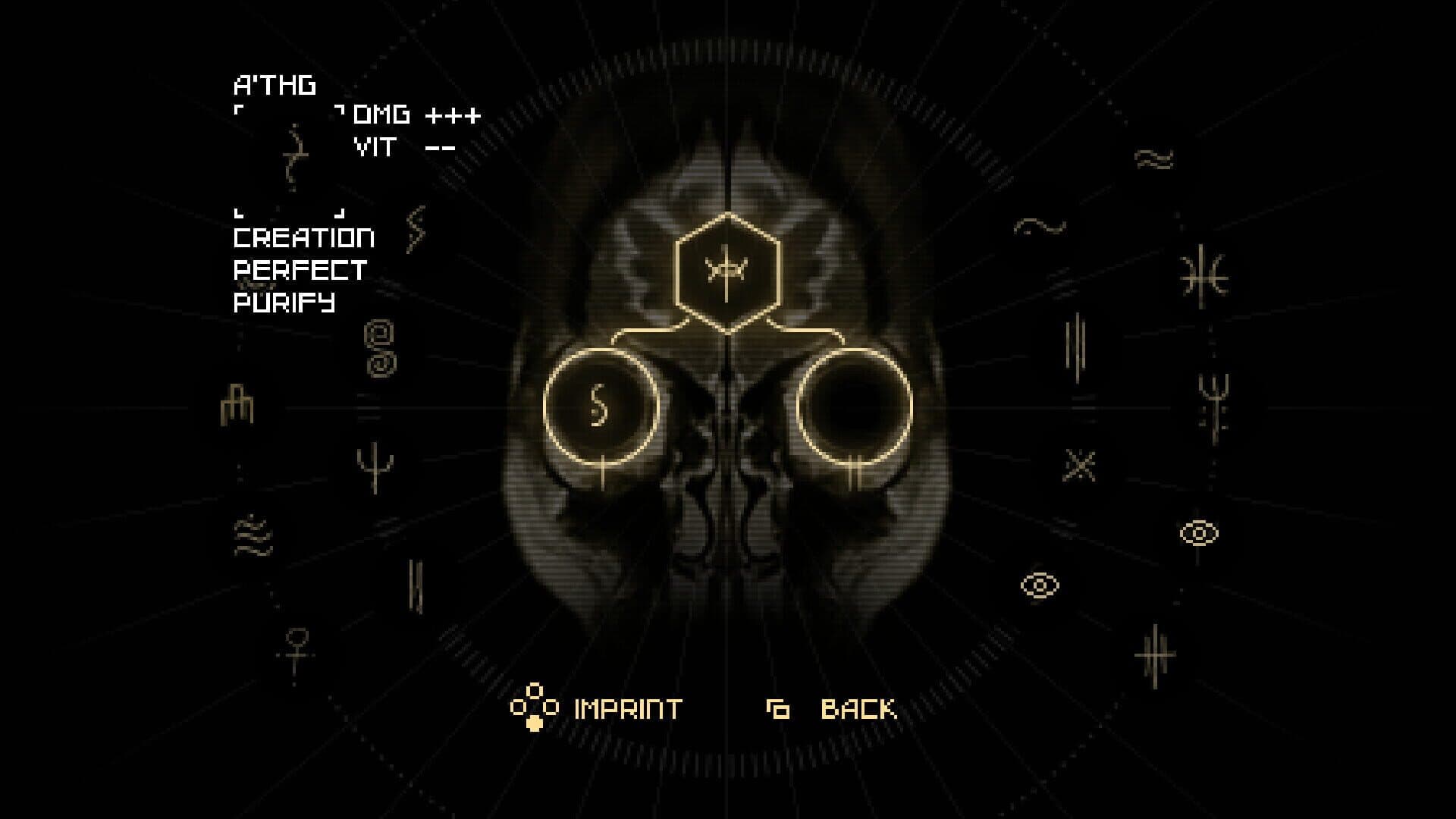
Task: Expand the second eye glyph near the right edge
Action: coord(1198,531)
